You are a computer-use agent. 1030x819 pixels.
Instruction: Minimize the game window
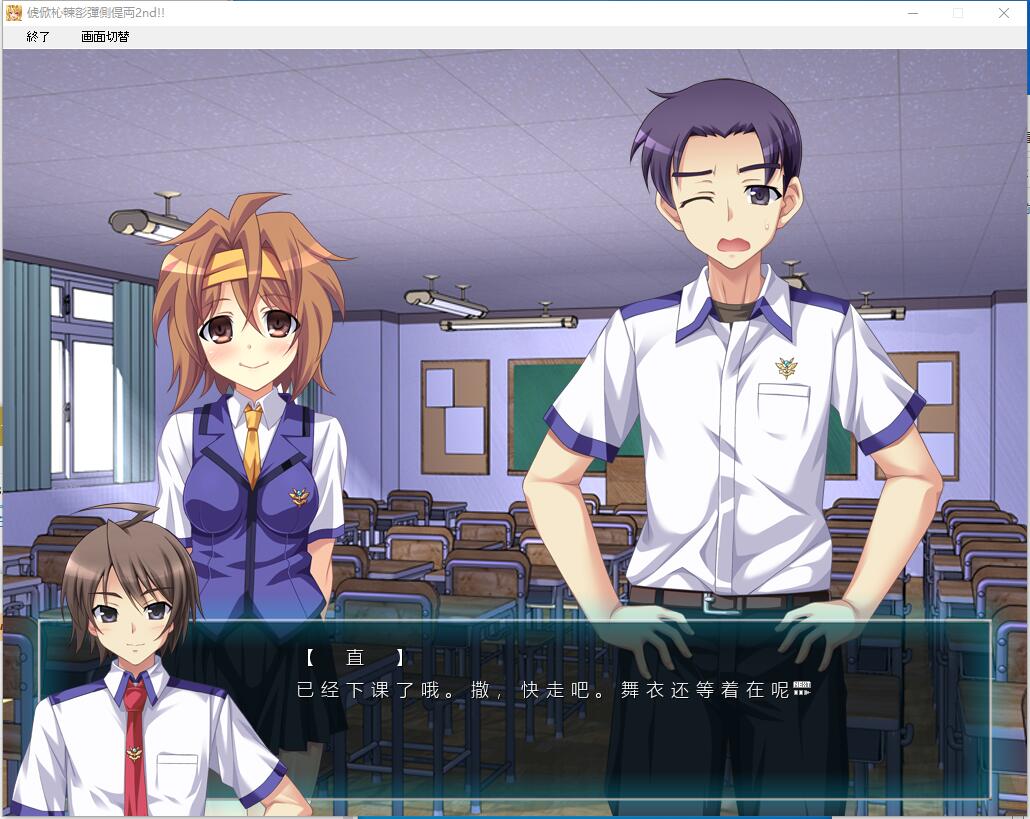(912, 13)
